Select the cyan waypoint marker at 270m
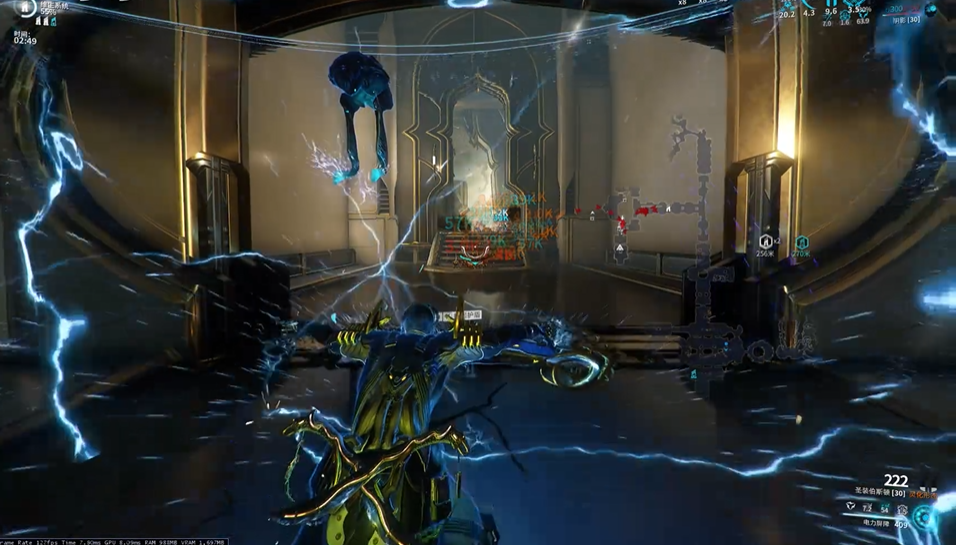 coord(802,243)
